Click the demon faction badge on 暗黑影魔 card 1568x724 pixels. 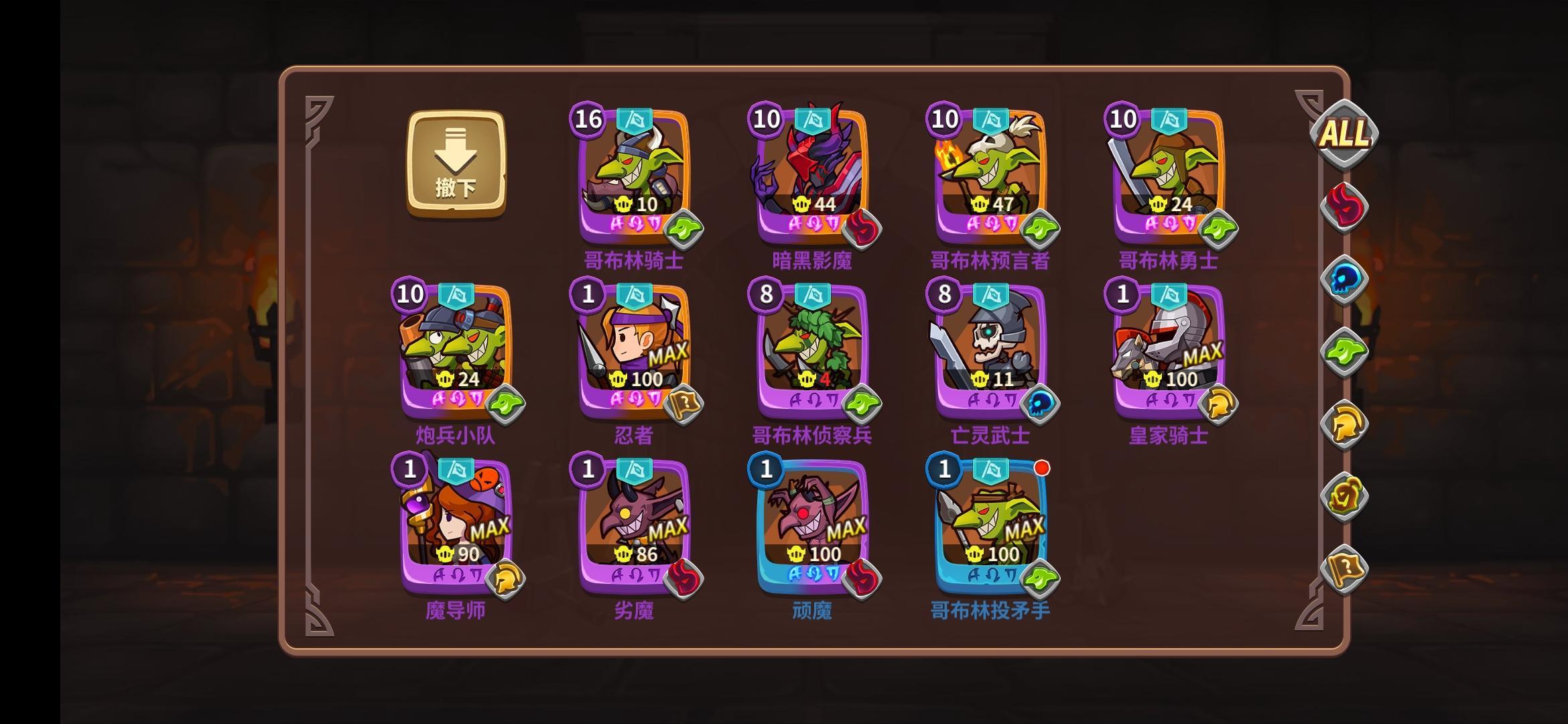point(863,229)
